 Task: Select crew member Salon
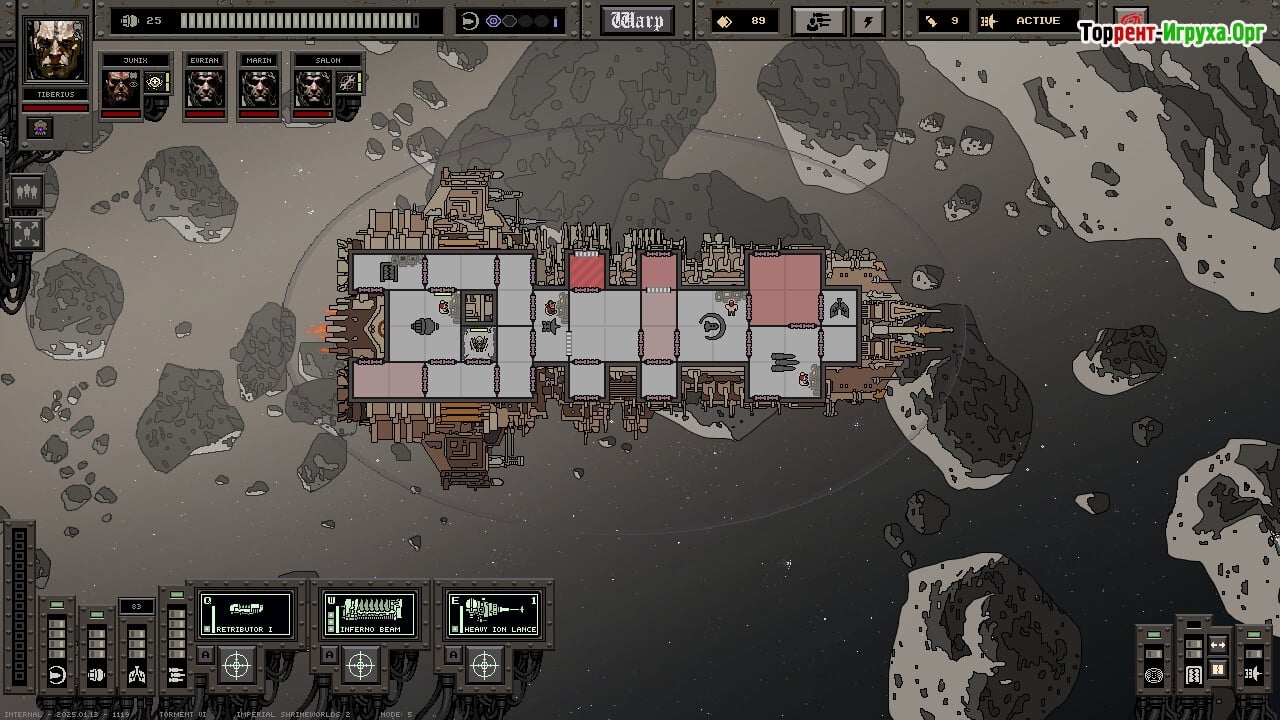314,88
